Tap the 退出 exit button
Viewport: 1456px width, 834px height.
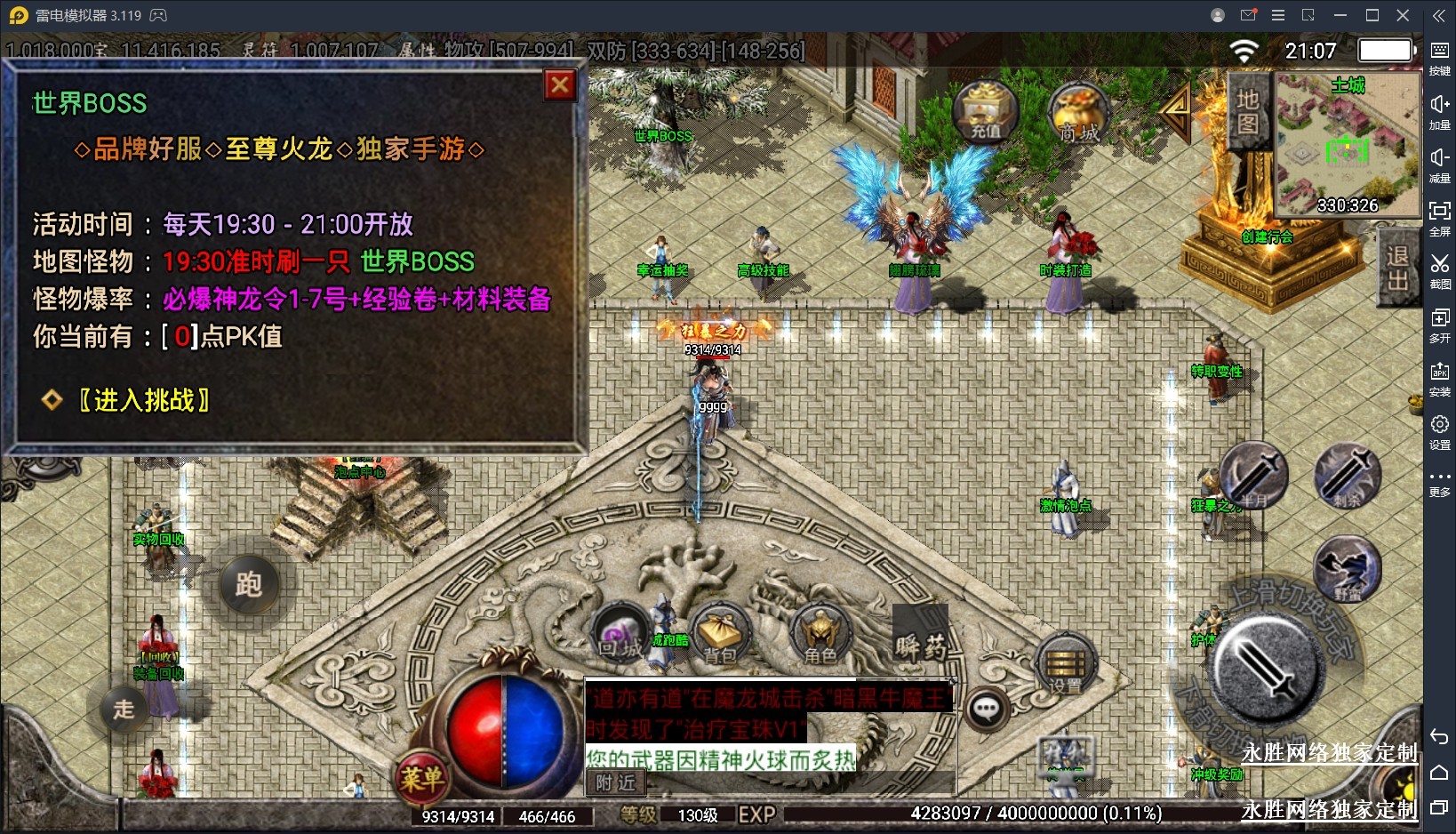pyautogui.click(x=1397, y=268)
